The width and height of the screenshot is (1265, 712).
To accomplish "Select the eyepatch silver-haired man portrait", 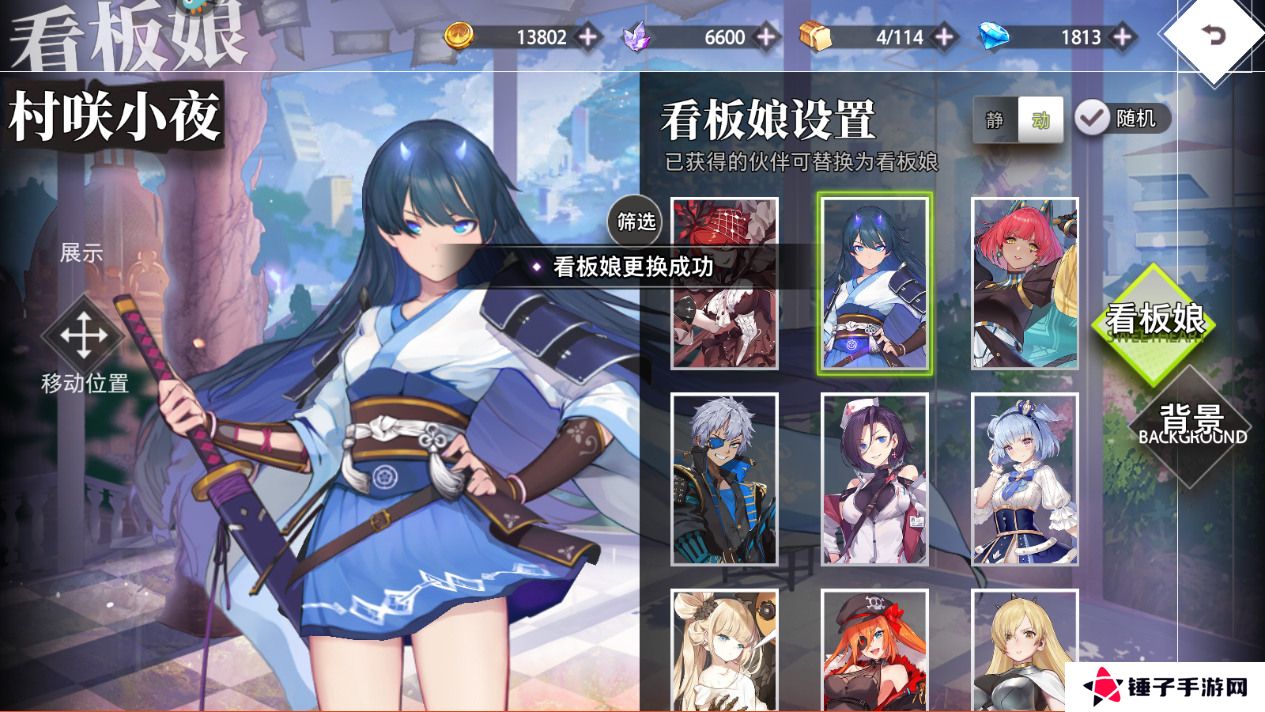I will click(724, 479).
